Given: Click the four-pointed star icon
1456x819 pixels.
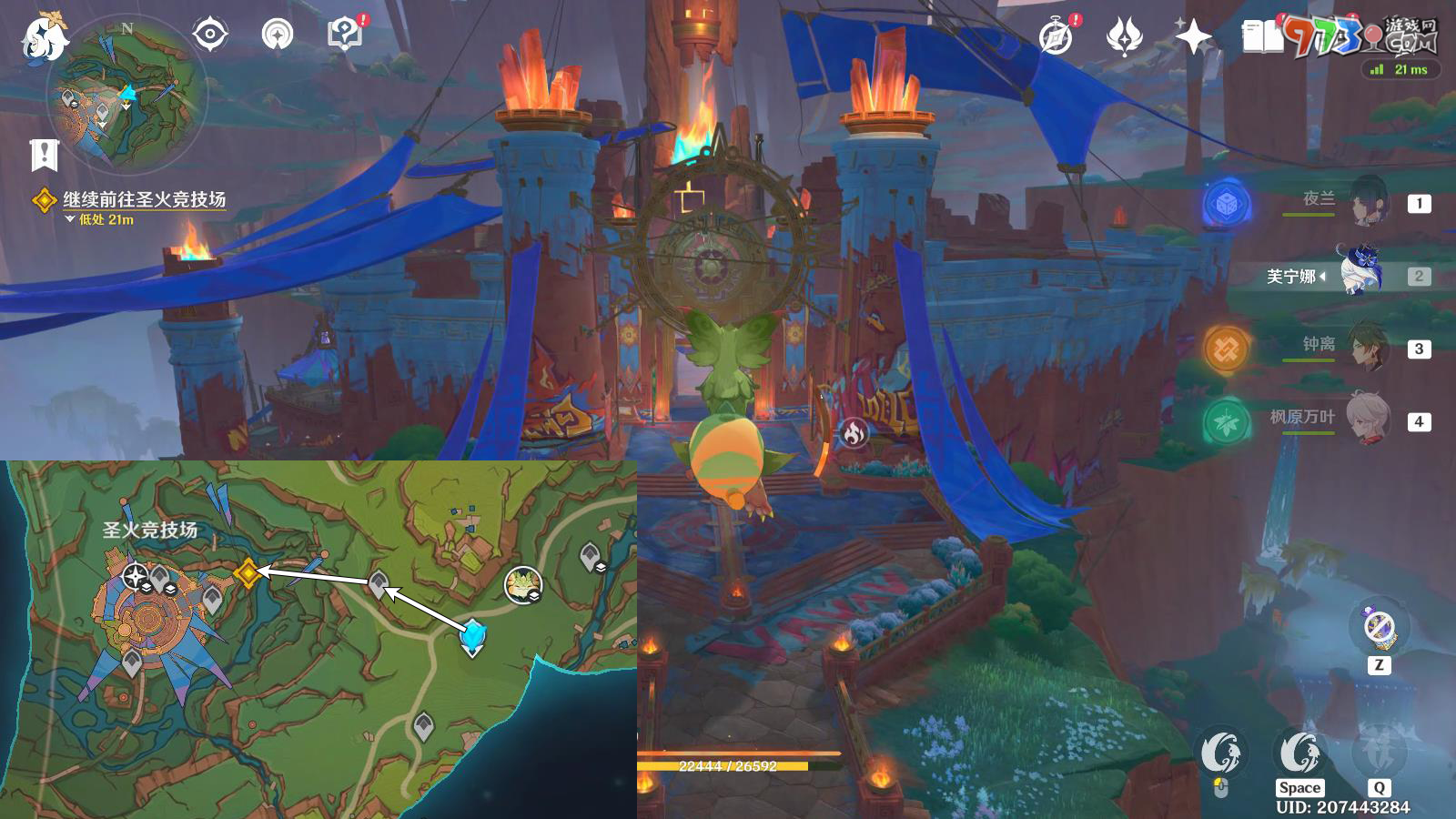Looking at the screenshot, I should click(1193, 37).
